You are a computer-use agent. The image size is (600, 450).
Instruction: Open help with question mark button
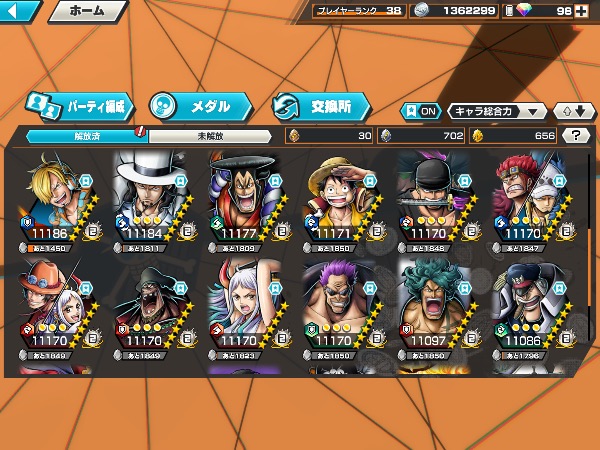tap(575, 135)
